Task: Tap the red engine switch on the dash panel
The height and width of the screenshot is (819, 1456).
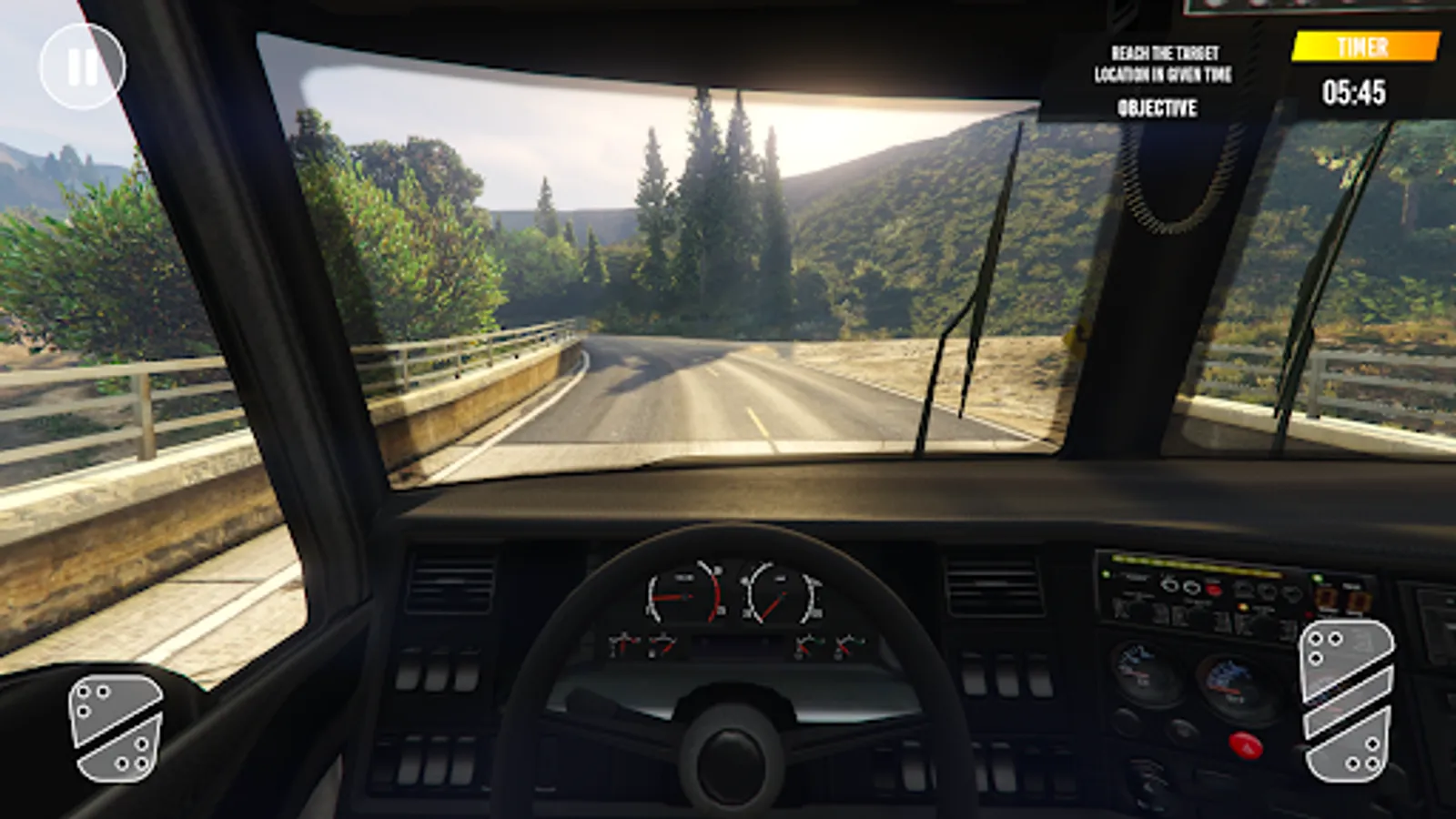Action: [x=1214, y=588]
